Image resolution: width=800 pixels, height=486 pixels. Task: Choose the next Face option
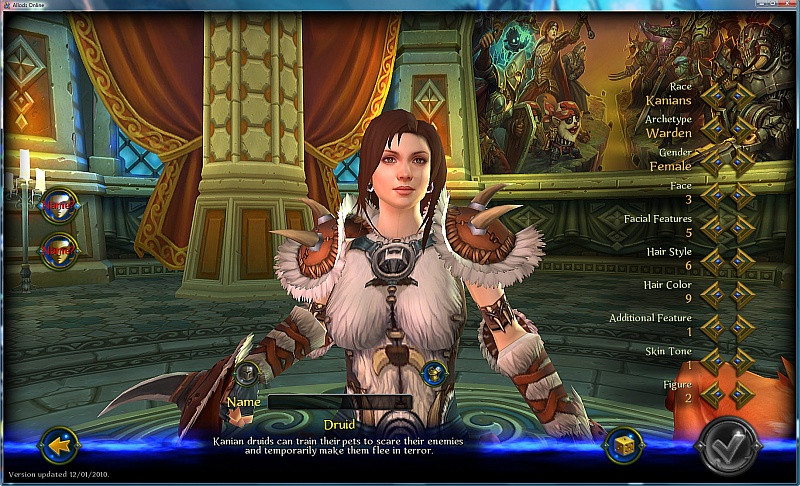(x=741, y=194)
